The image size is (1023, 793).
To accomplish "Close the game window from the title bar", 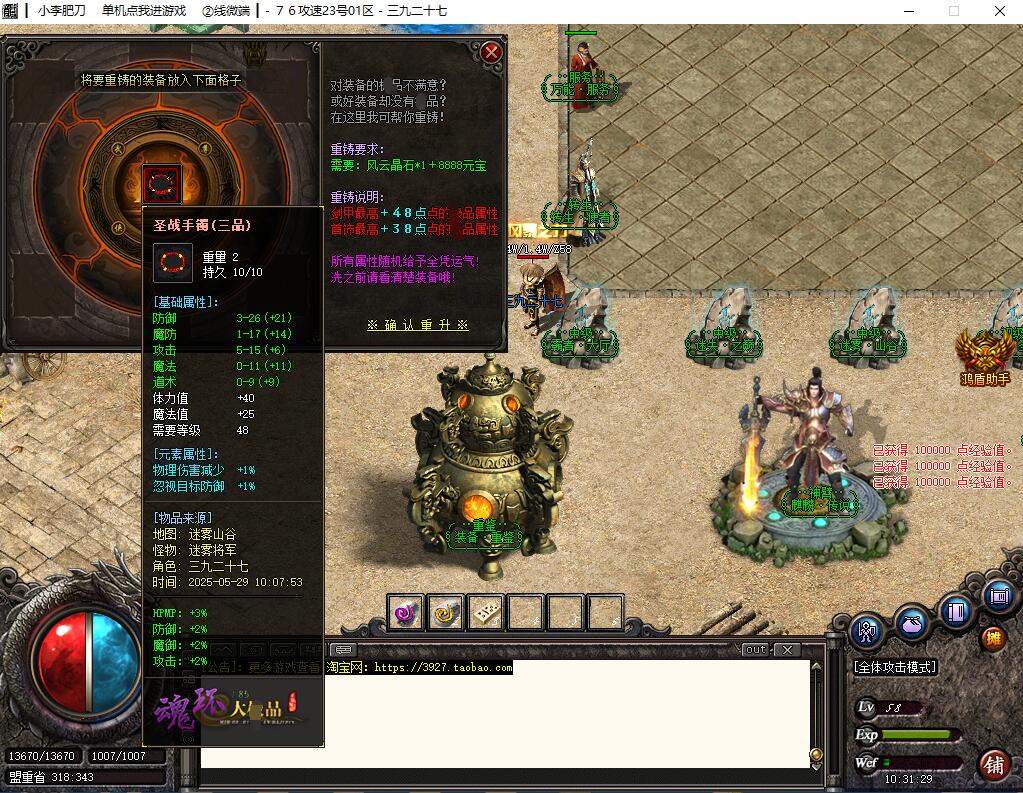I will click(x=999, y=11).
